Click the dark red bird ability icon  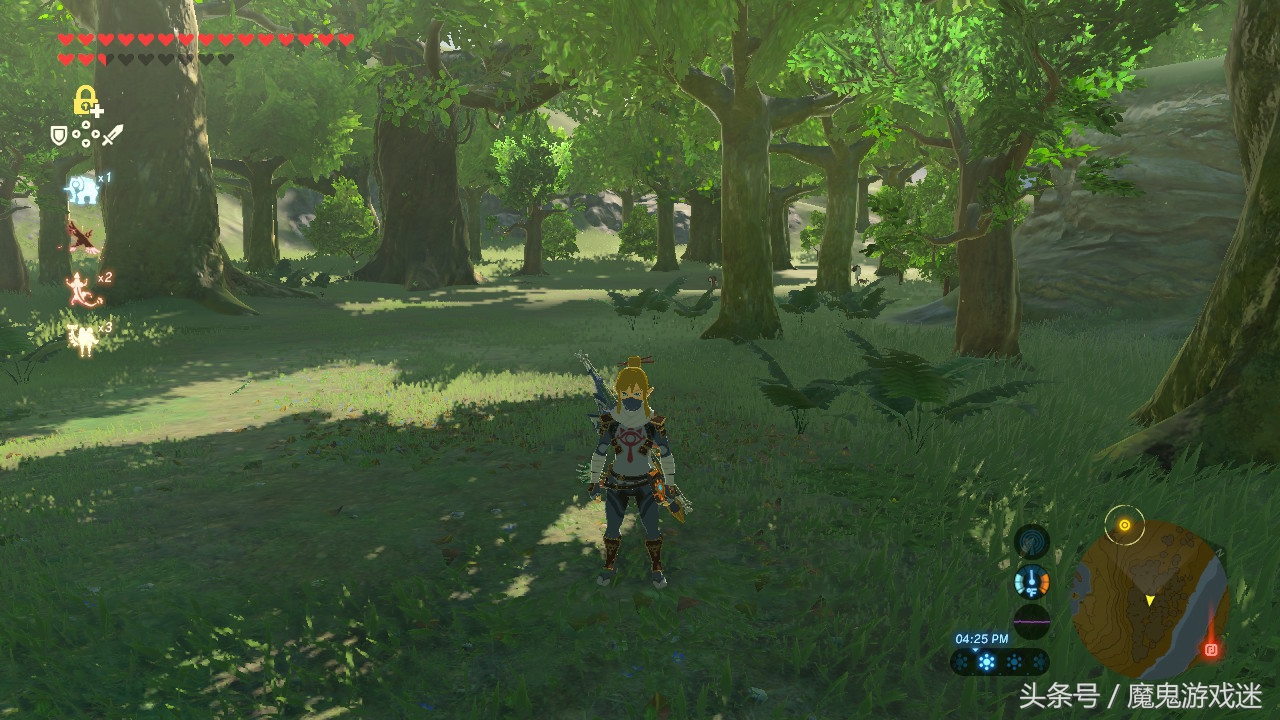(82, 238)
